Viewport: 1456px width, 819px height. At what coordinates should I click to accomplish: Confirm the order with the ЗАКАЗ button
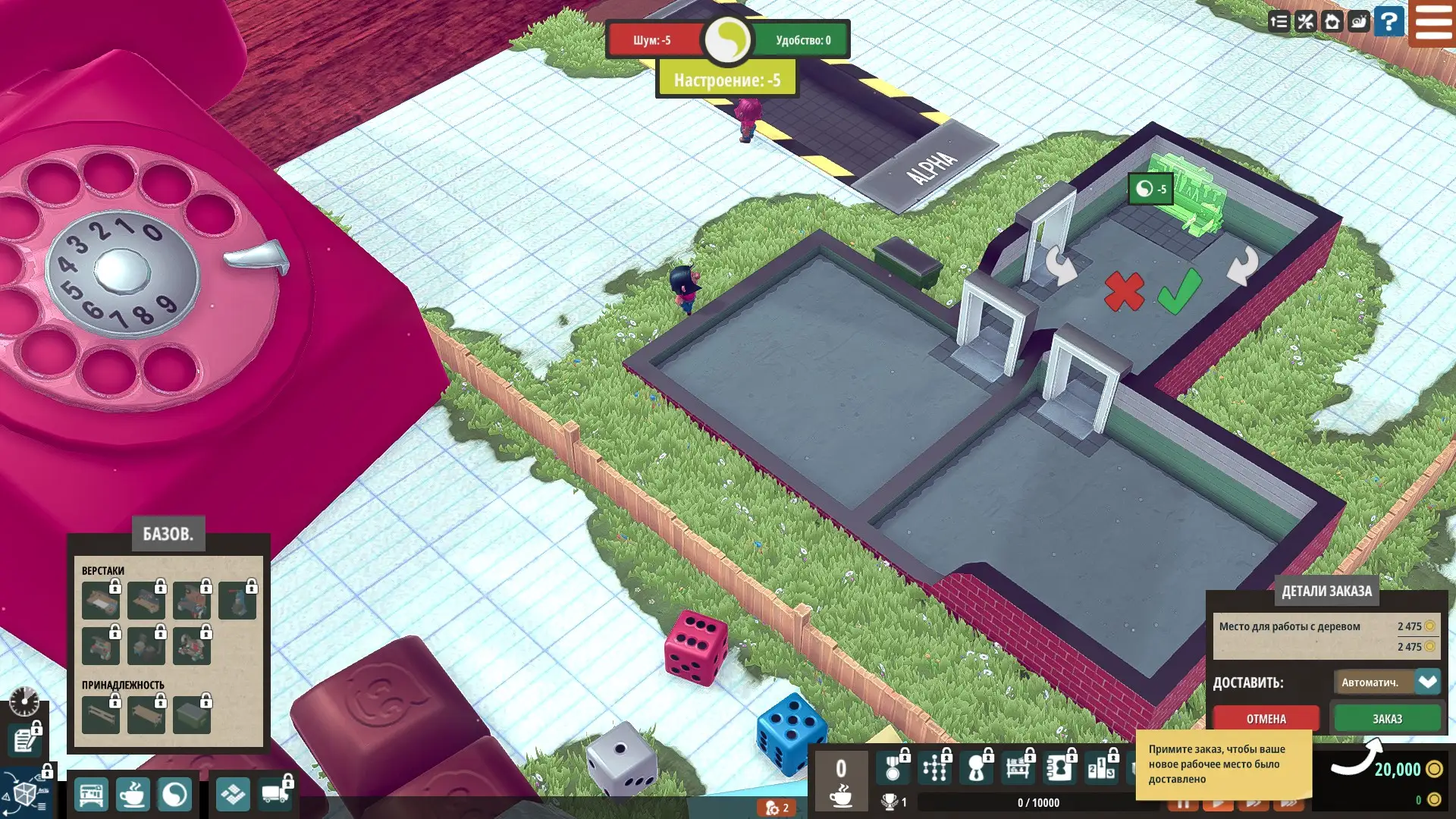(x=1387, y=718)
